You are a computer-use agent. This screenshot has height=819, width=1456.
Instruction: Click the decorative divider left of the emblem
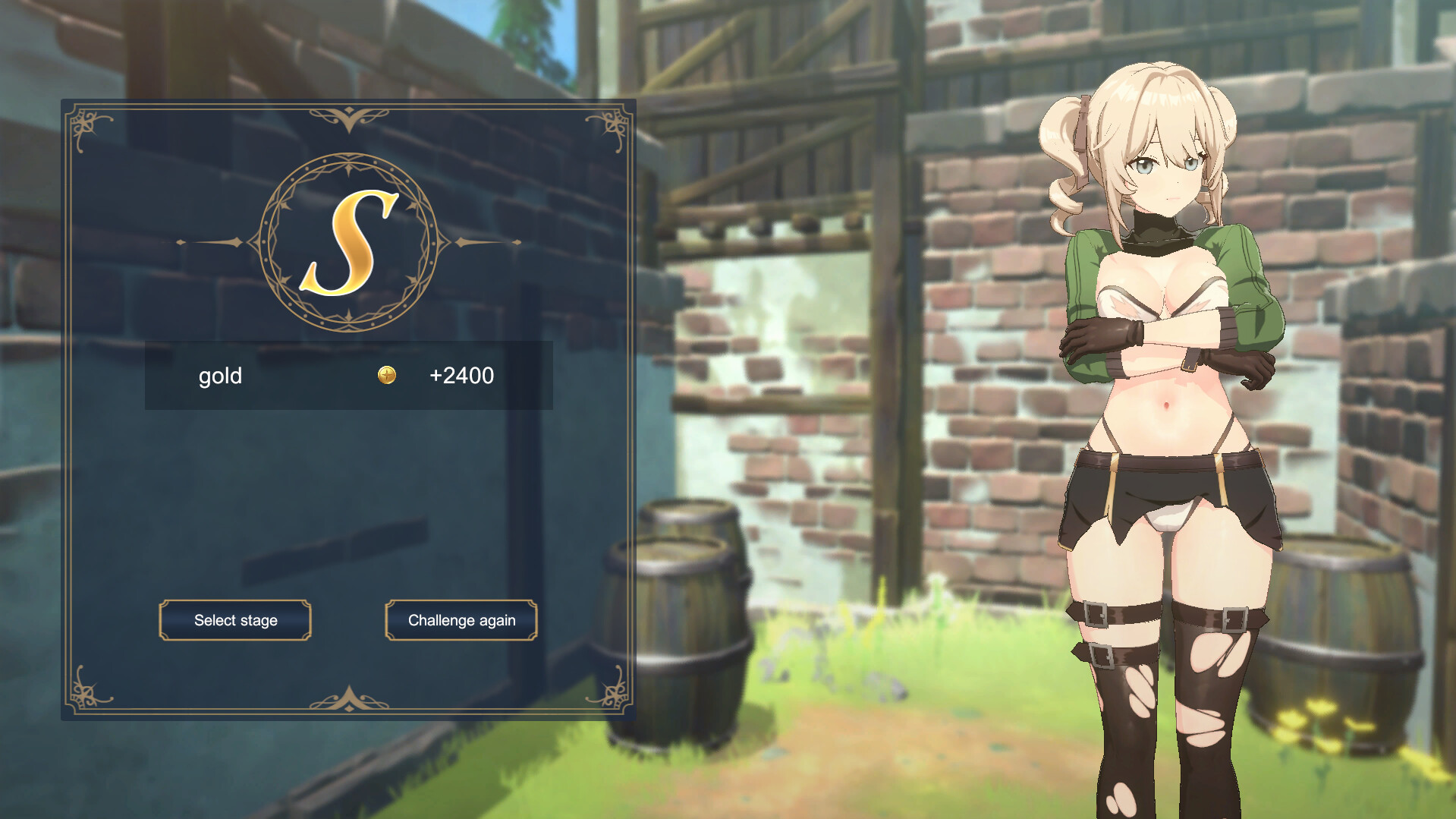[212, 241]
